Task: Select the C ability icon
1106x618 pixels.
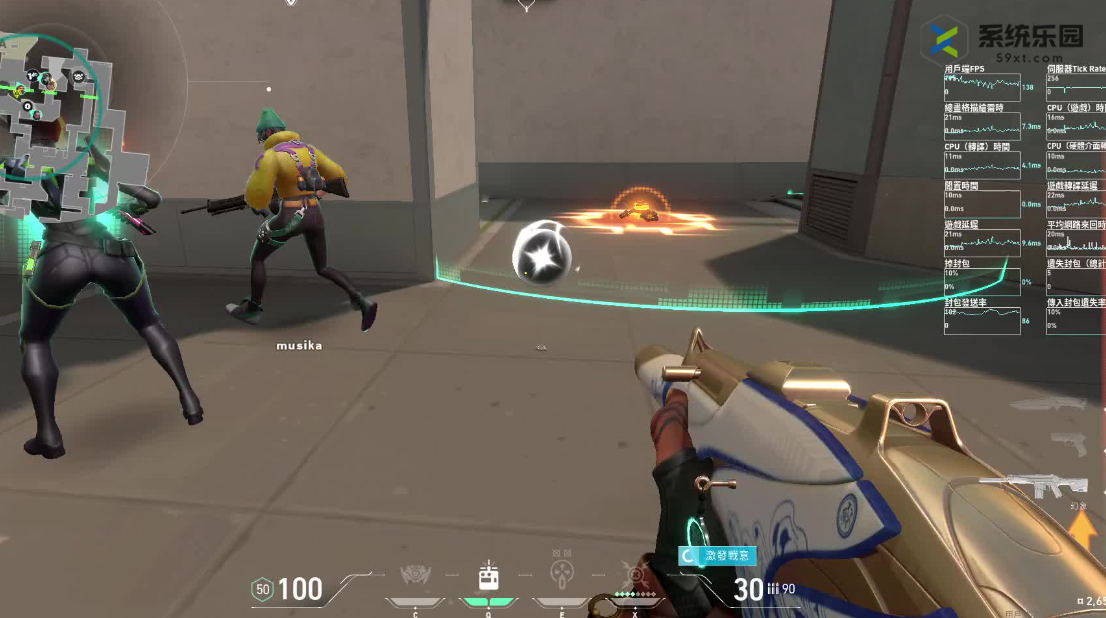Action: point(414,576)
